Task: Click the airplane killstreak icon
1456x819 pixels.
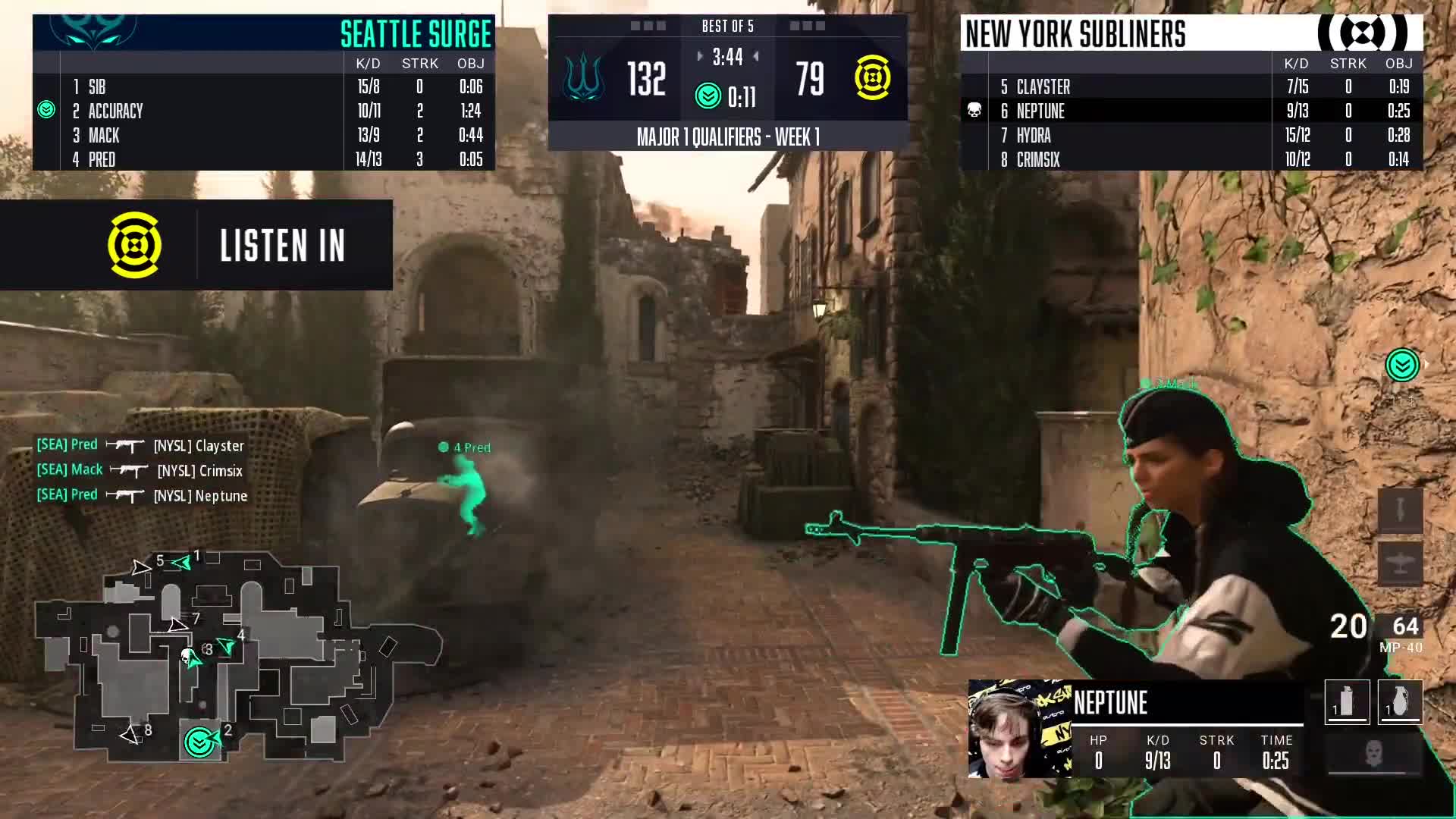Action: [1400, 564]
